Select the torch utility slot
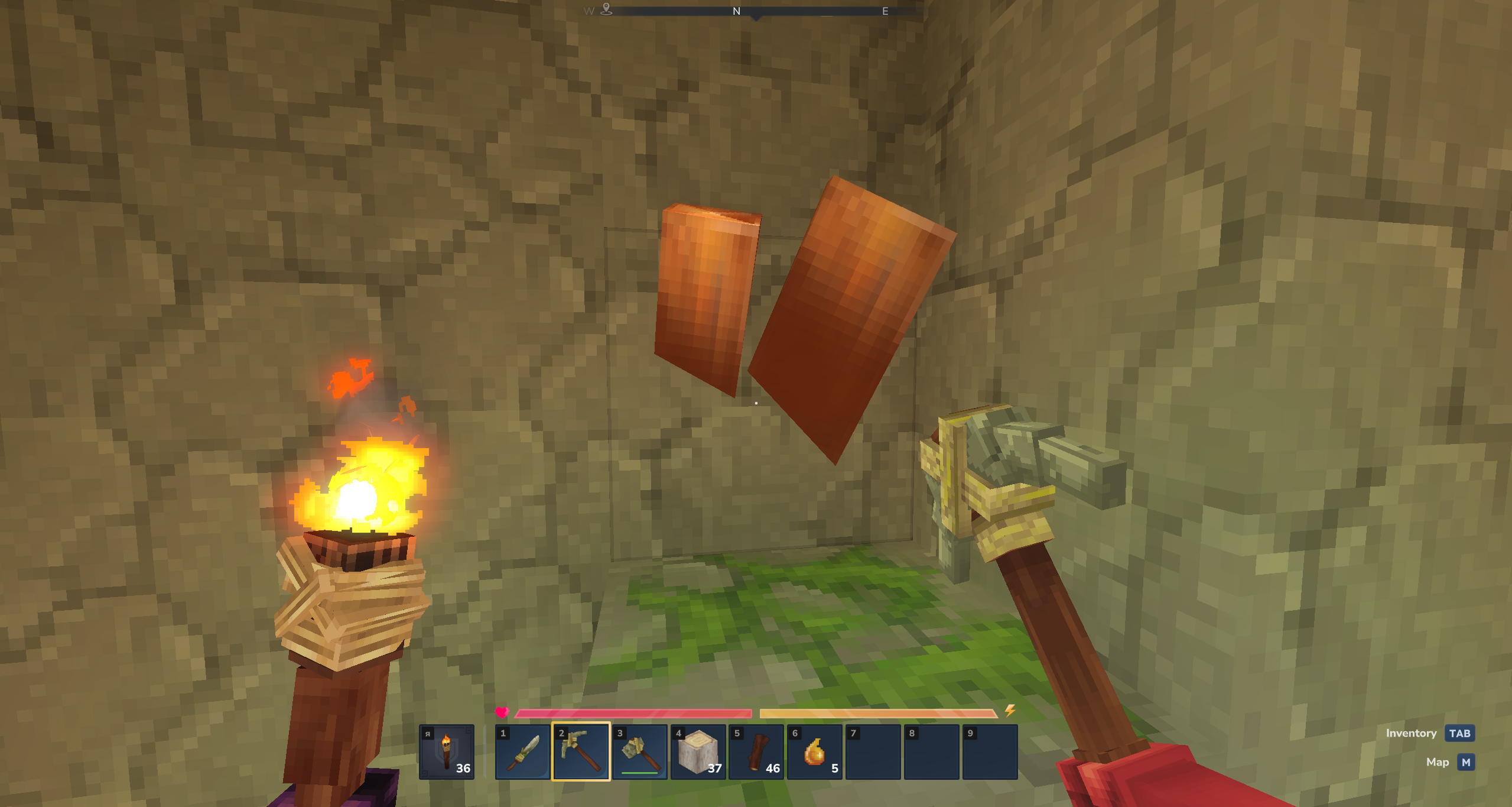Image resolution: width=1512 pixels, height=807 pixels. (447, 751)
